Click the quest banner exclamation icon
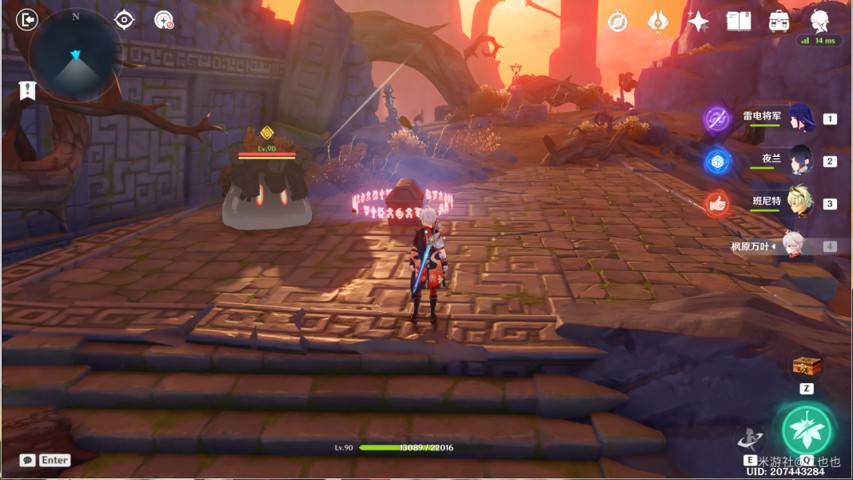 pos(27,91)
